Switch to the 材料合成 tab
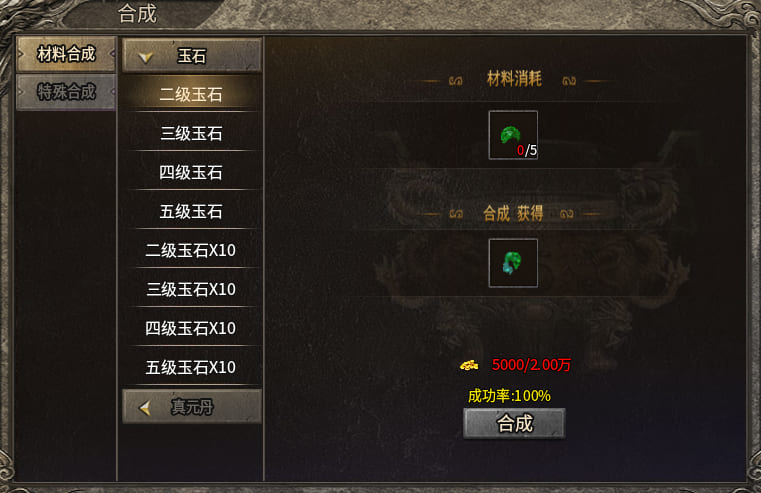 [66, 55]
